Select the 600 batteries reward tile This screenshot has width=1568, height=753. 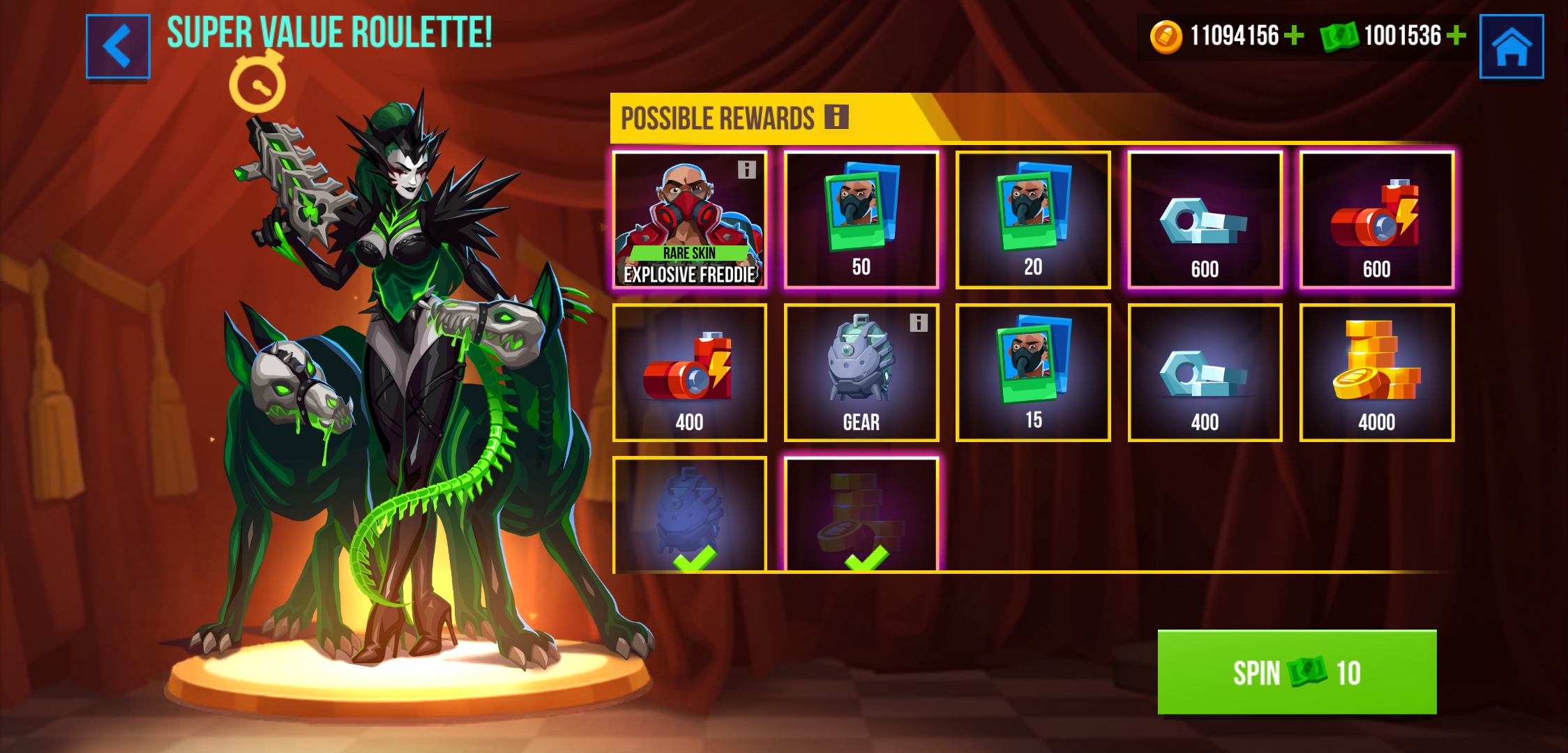pos(1377,219)
